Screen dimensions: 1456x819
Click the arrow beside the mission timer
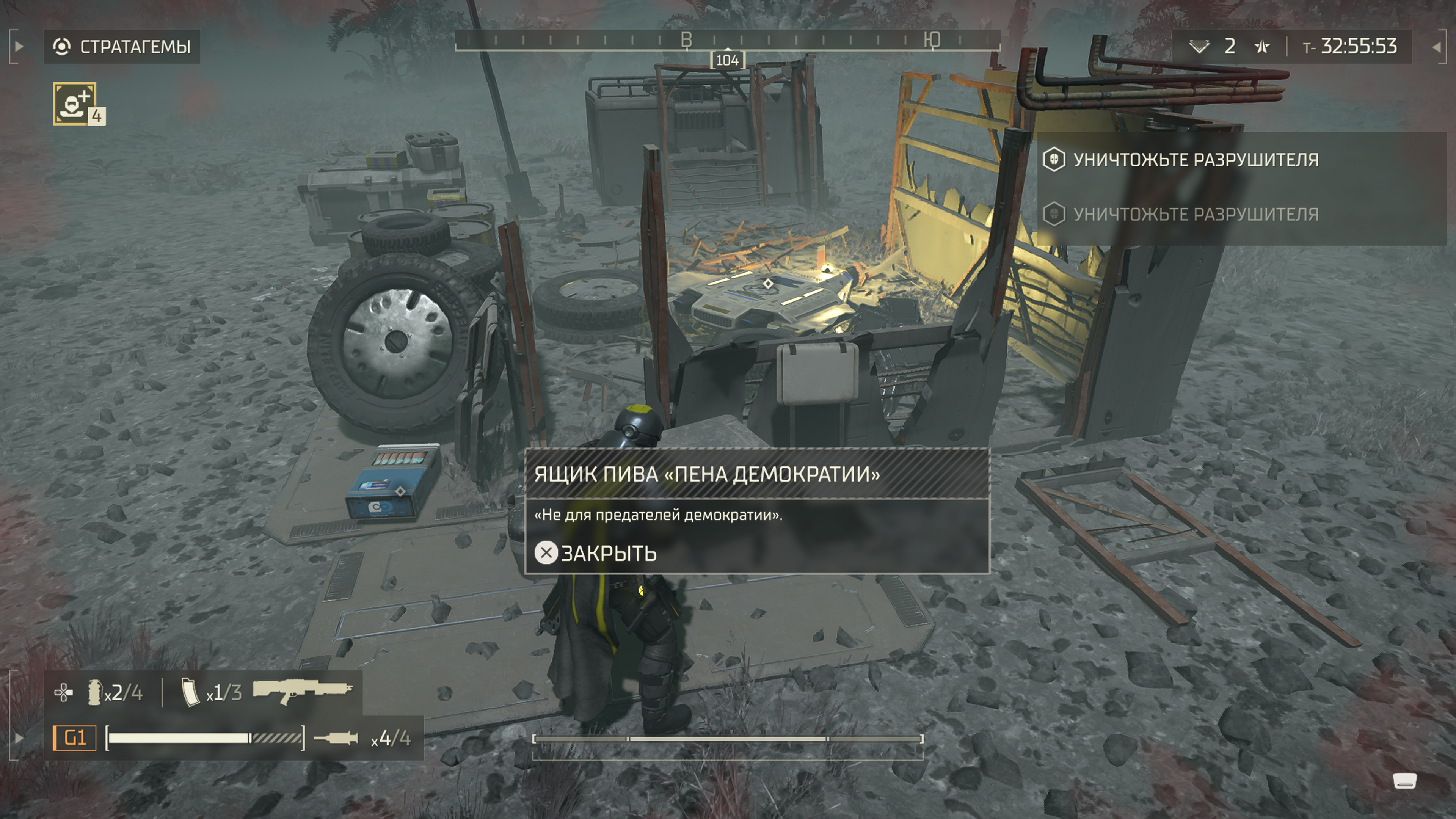(1436, 47)
